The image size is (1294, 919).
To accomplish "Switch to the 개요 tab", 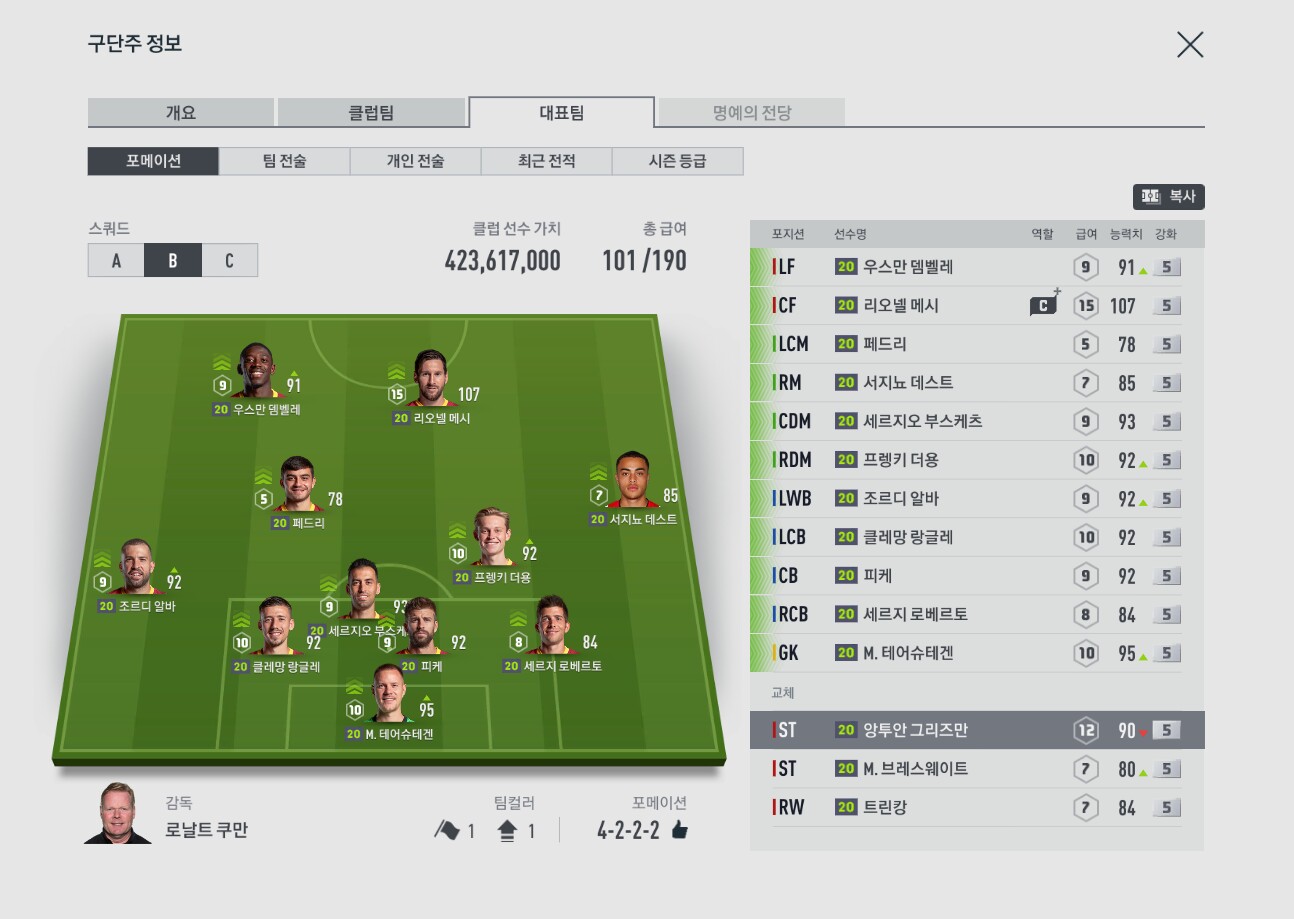I will 181,113.
